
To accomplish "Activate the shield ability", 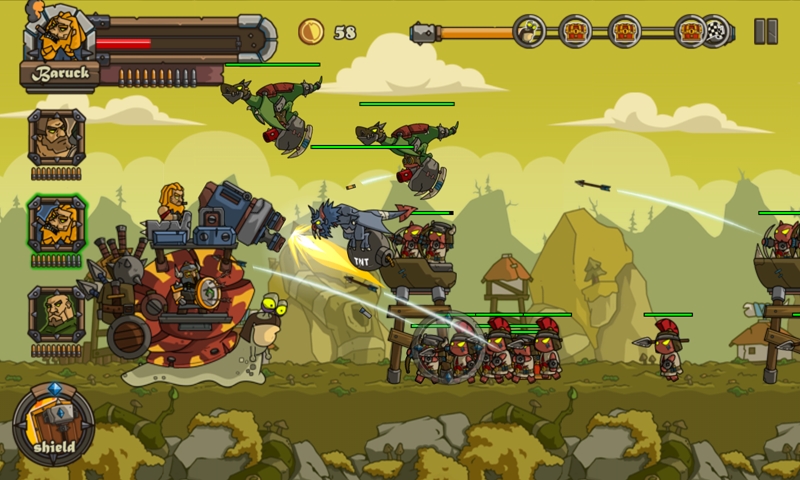I will (54, 425).
